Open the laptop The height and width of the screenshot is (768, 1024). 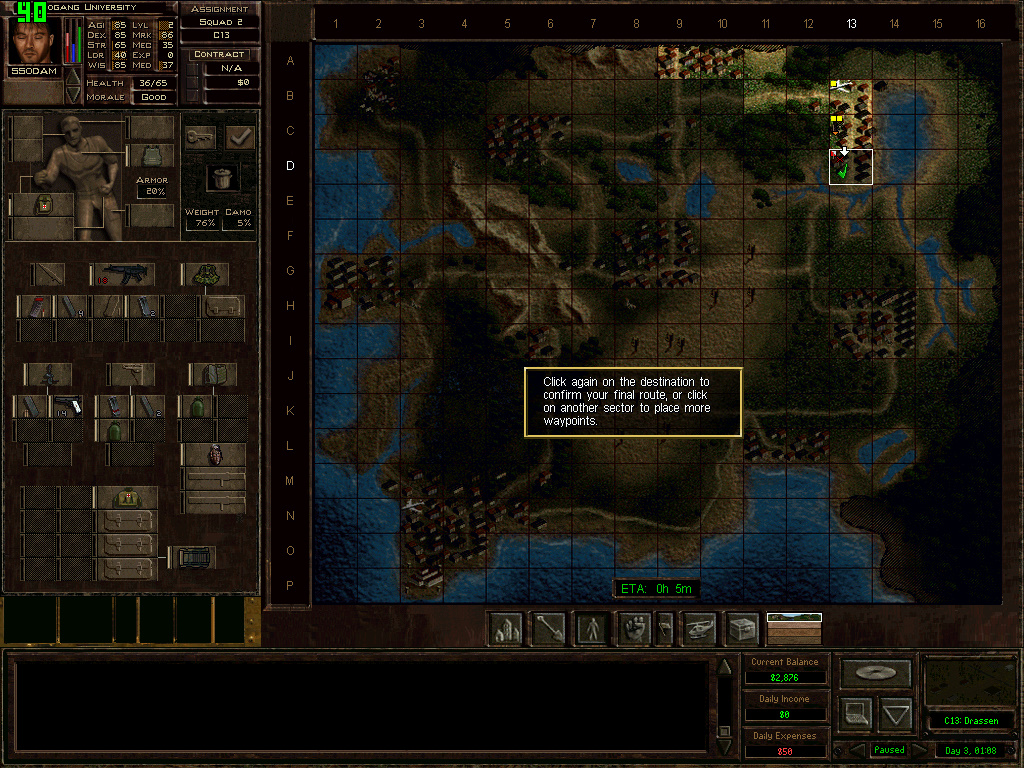click(855, 714)
